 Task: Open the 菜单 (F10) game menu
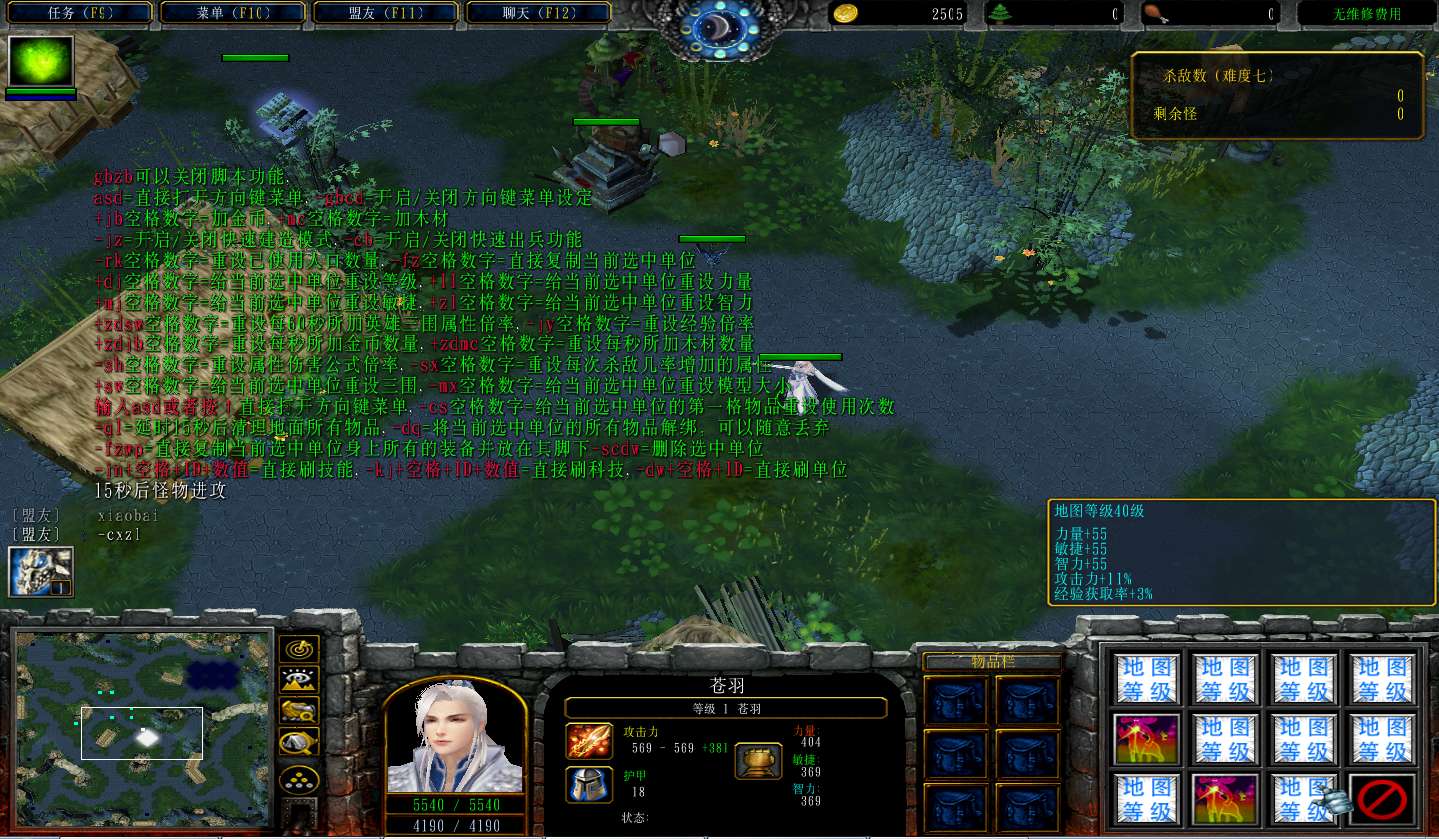231,13
